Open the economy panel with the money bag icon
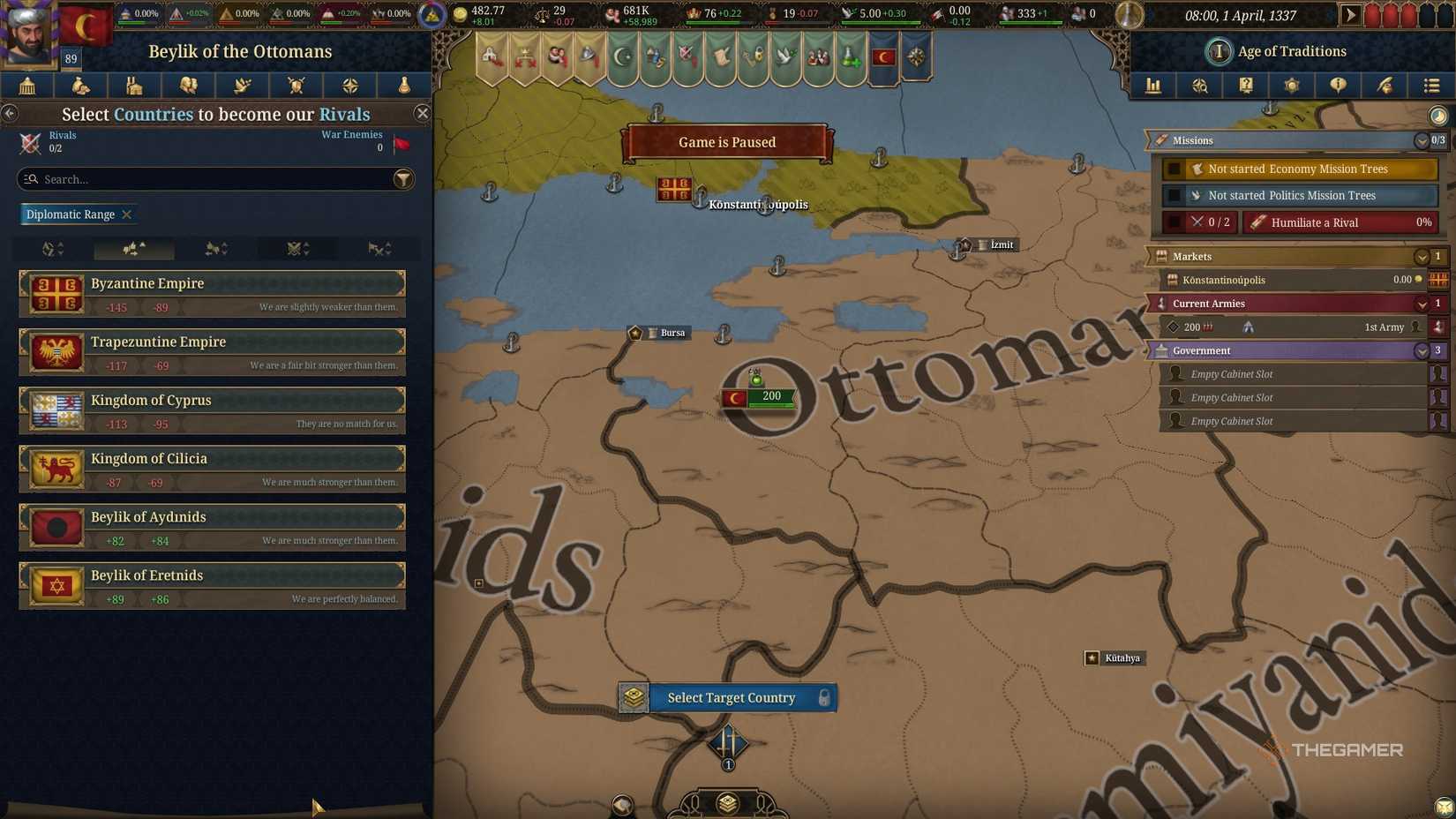The image size is (1456, 819). 80,86
